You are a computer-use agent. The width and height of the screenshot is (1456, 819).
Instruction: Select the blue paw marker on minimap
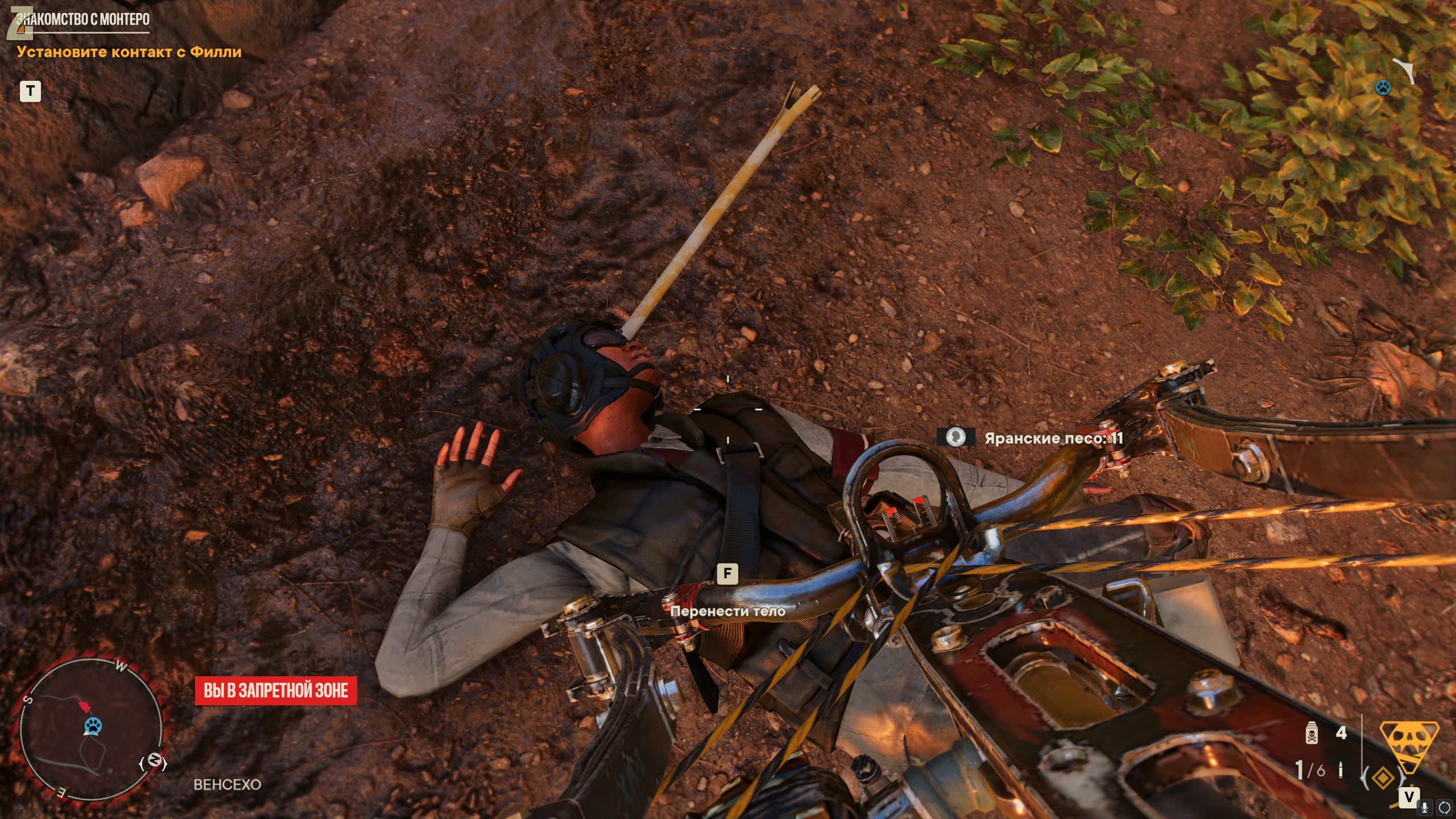[x=93, y=725]
